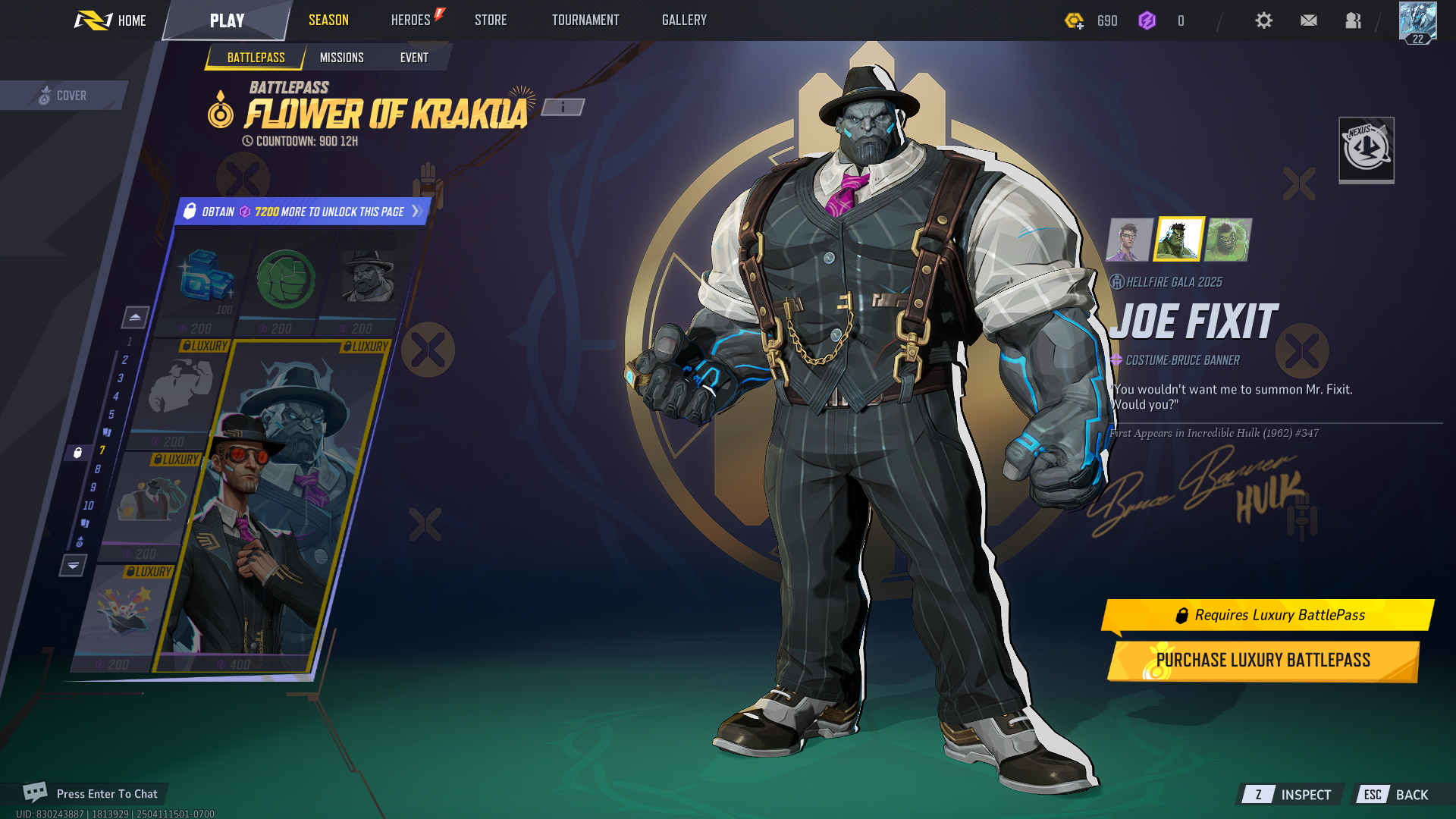Switch to the Missions tab

pyautogui.click(x=341, y=58)
